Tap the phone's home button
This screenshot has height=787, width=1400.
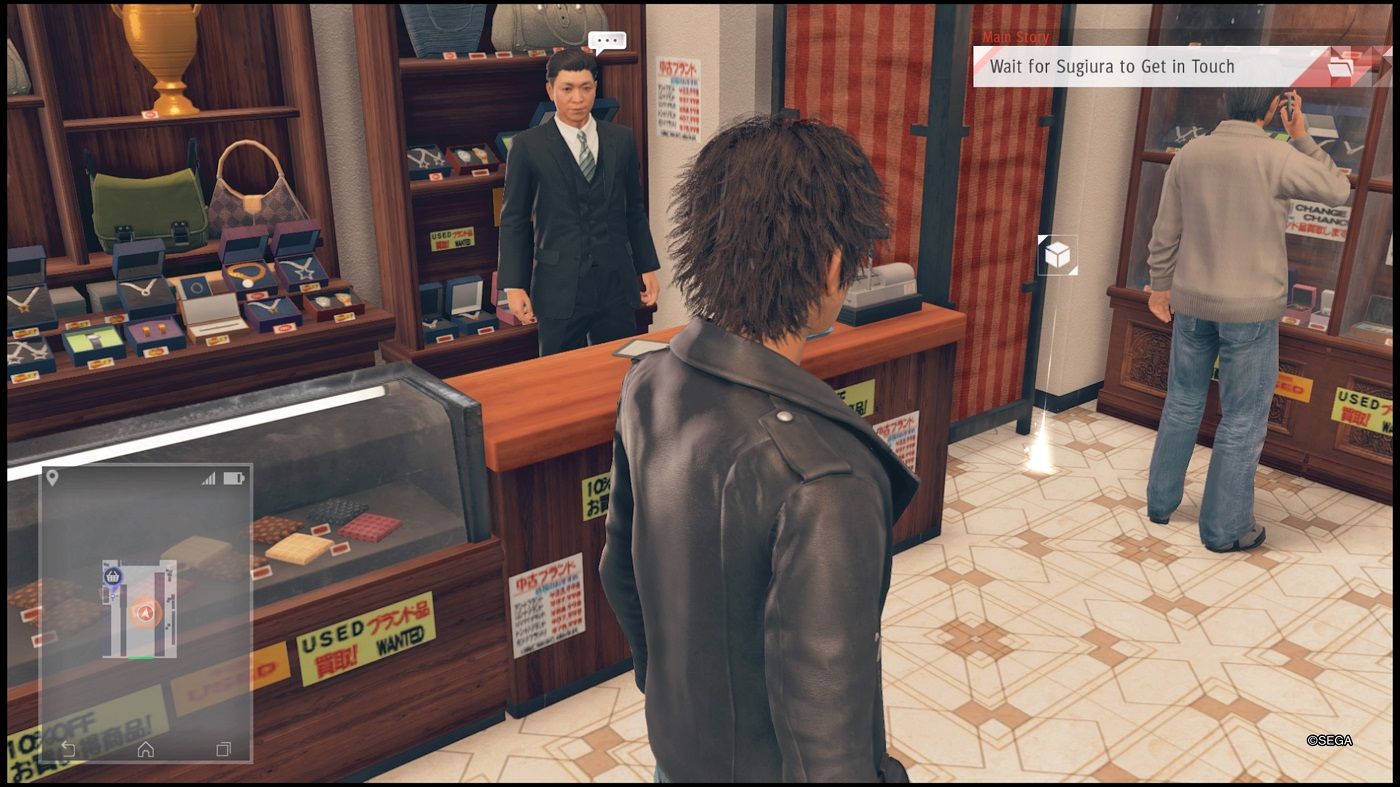(146, 748)
